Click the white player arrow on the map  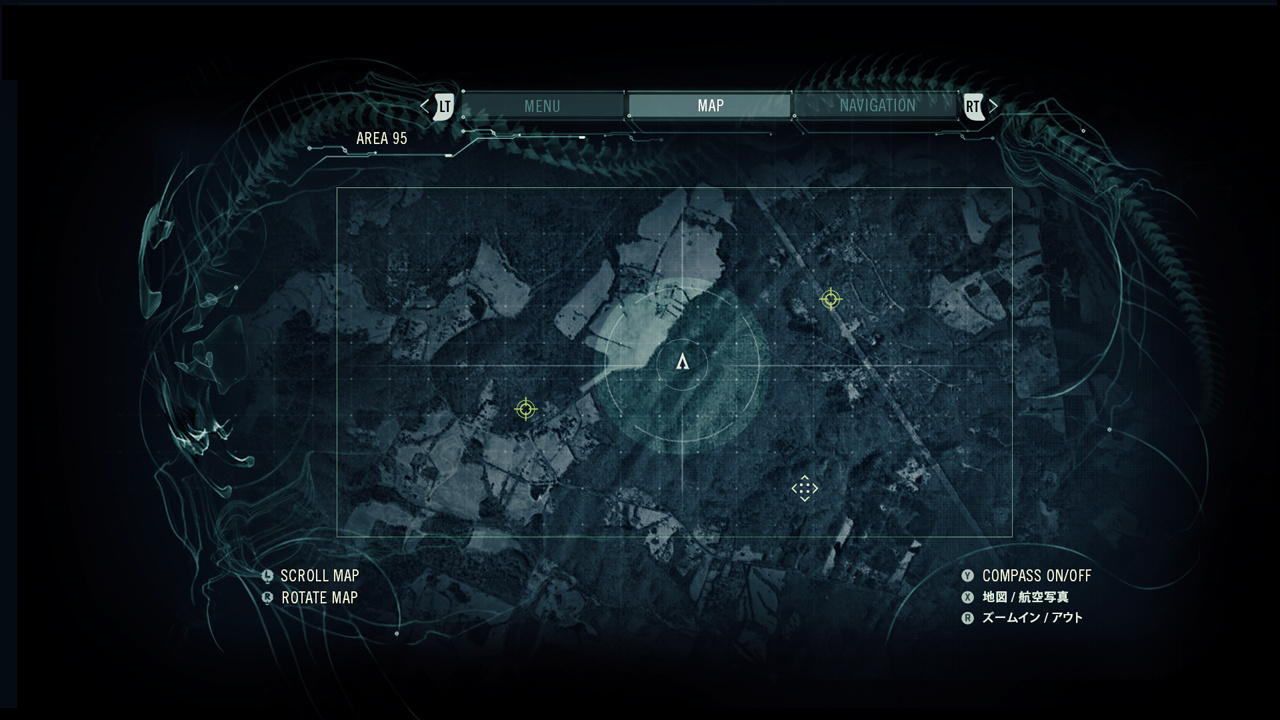pos(681,364)
